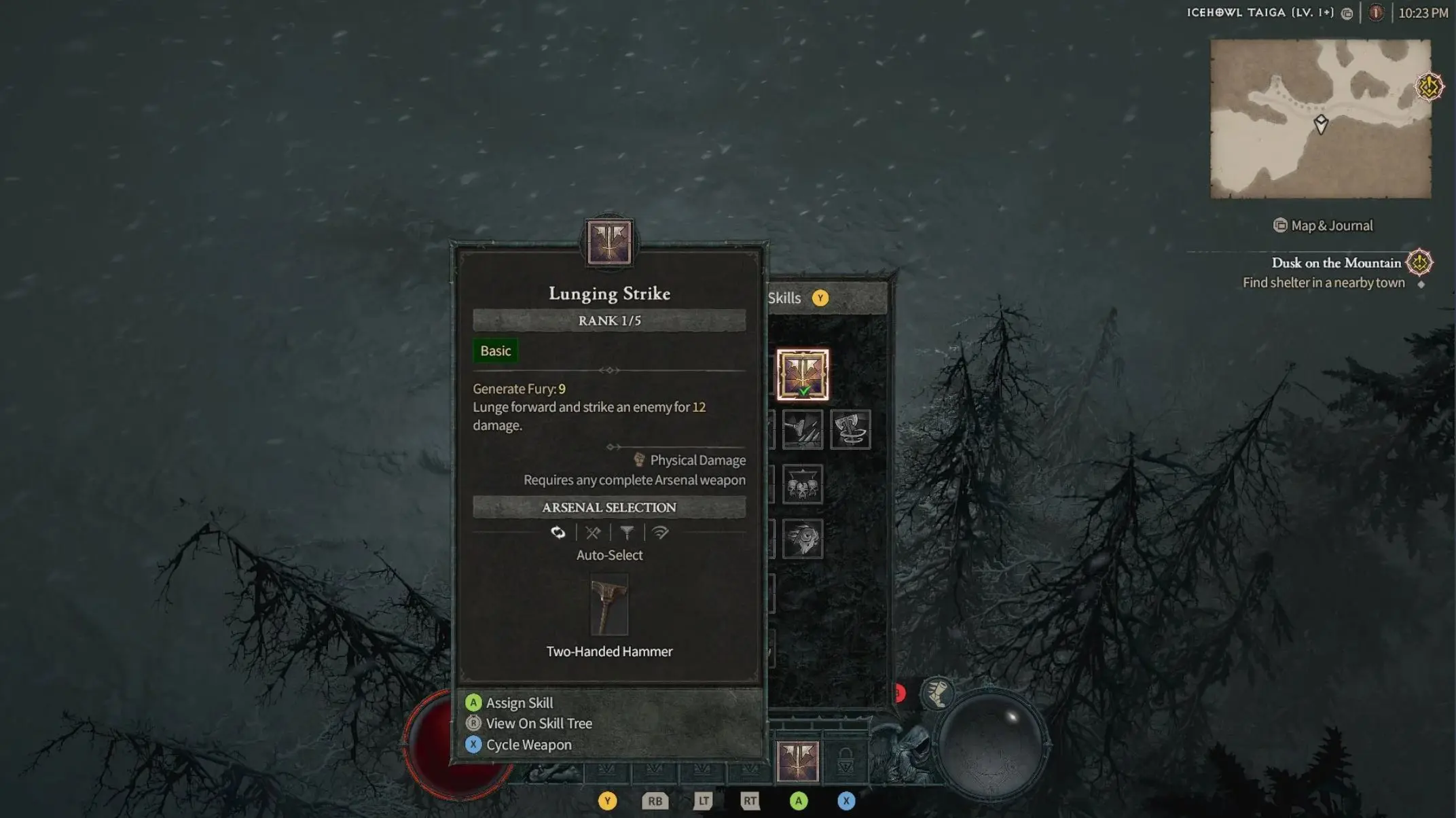
Task: Select the two-handed slashing arsenal icon
Action: point(659,533)
